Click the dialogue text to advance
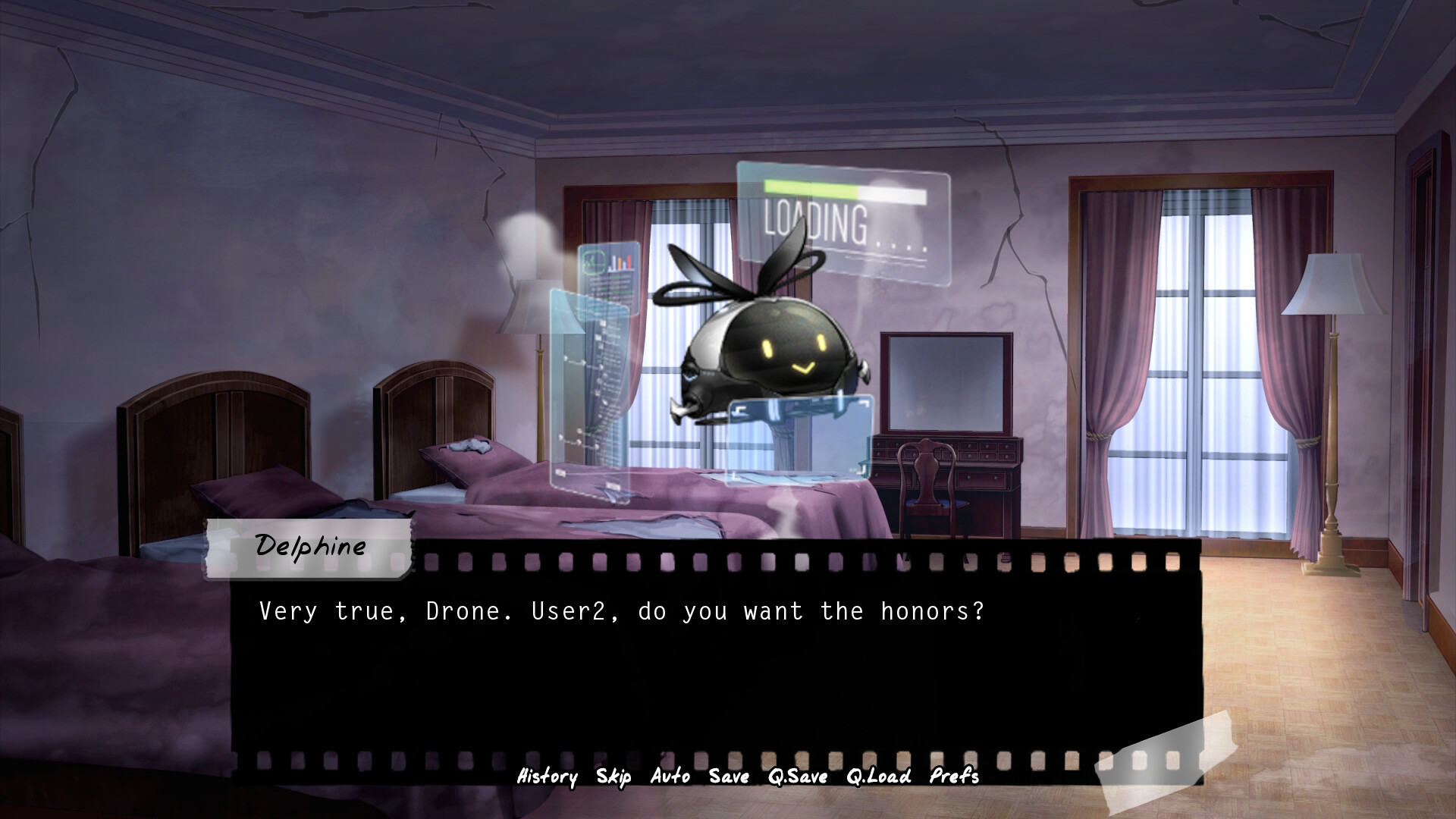The width and height of the screenshot is (1456, 819). pyautogui.click(x=622, y=610)
